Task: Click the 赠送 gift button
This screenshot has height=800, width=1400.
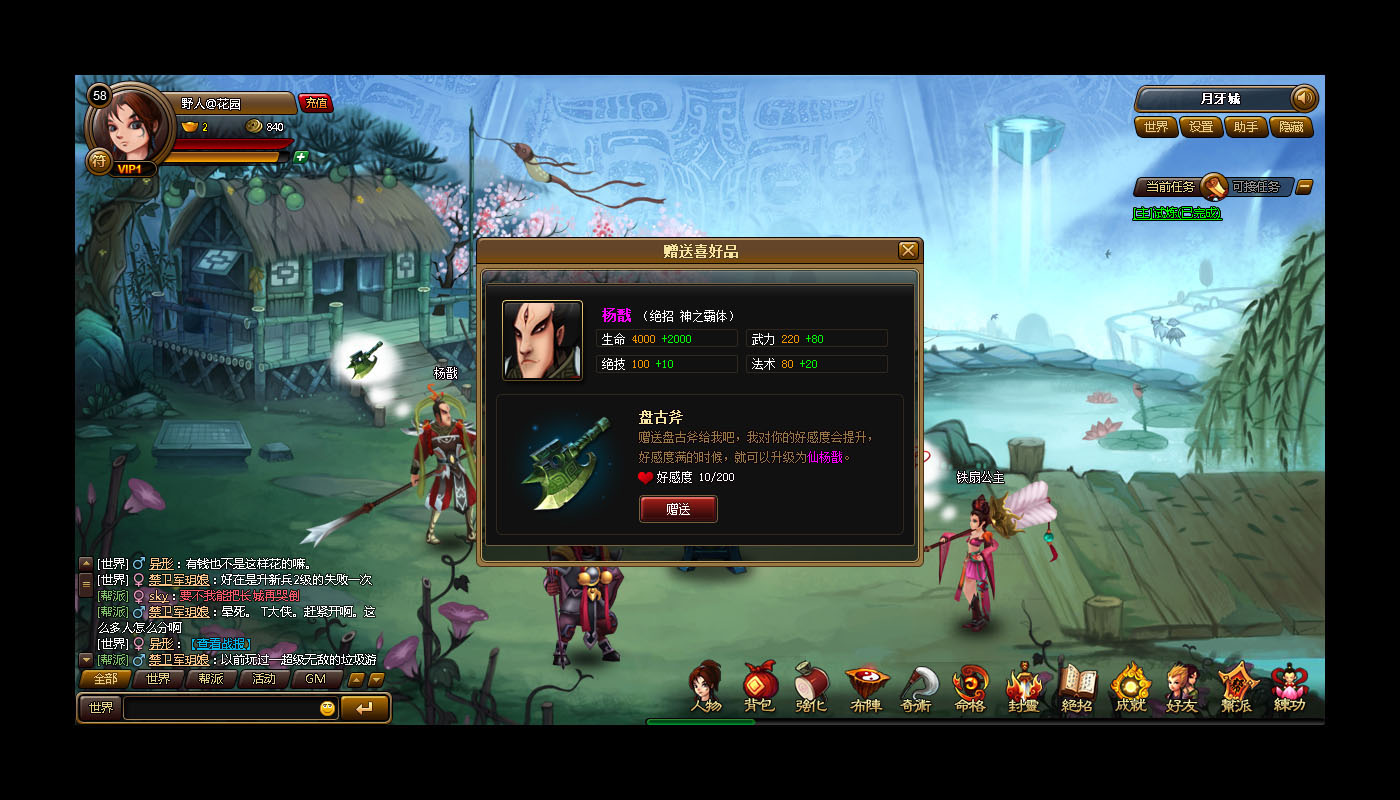Action: tap(678, 509)
